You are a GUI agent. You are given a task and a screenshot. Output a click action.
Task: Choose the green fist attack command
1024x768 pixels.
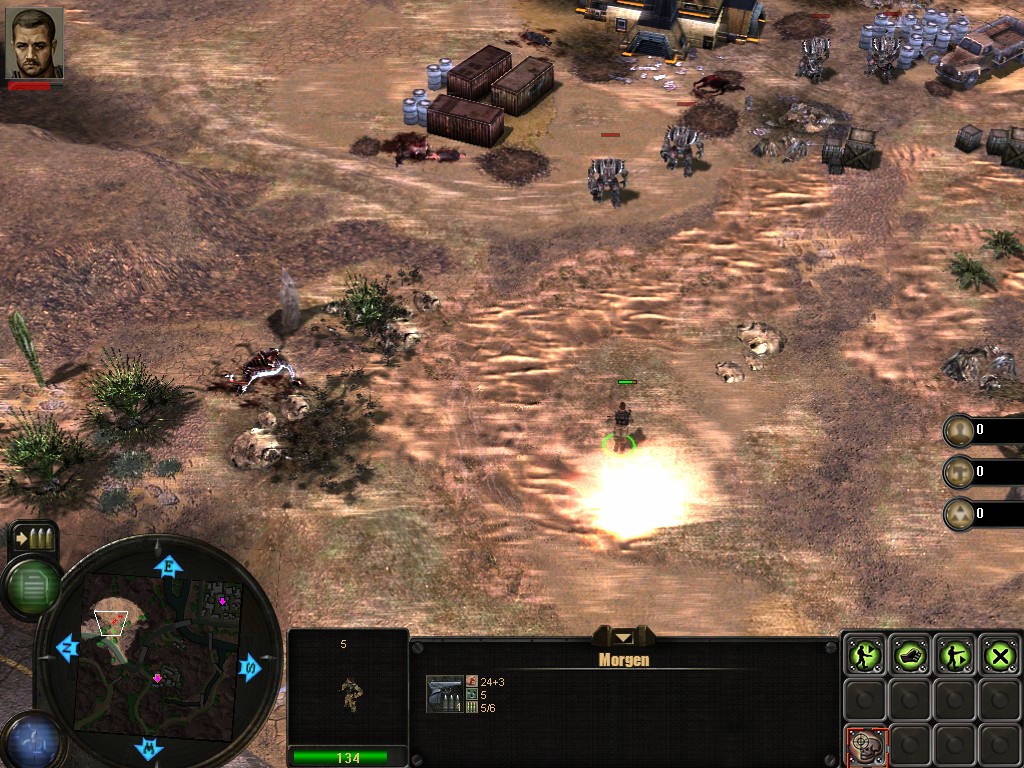910,655
